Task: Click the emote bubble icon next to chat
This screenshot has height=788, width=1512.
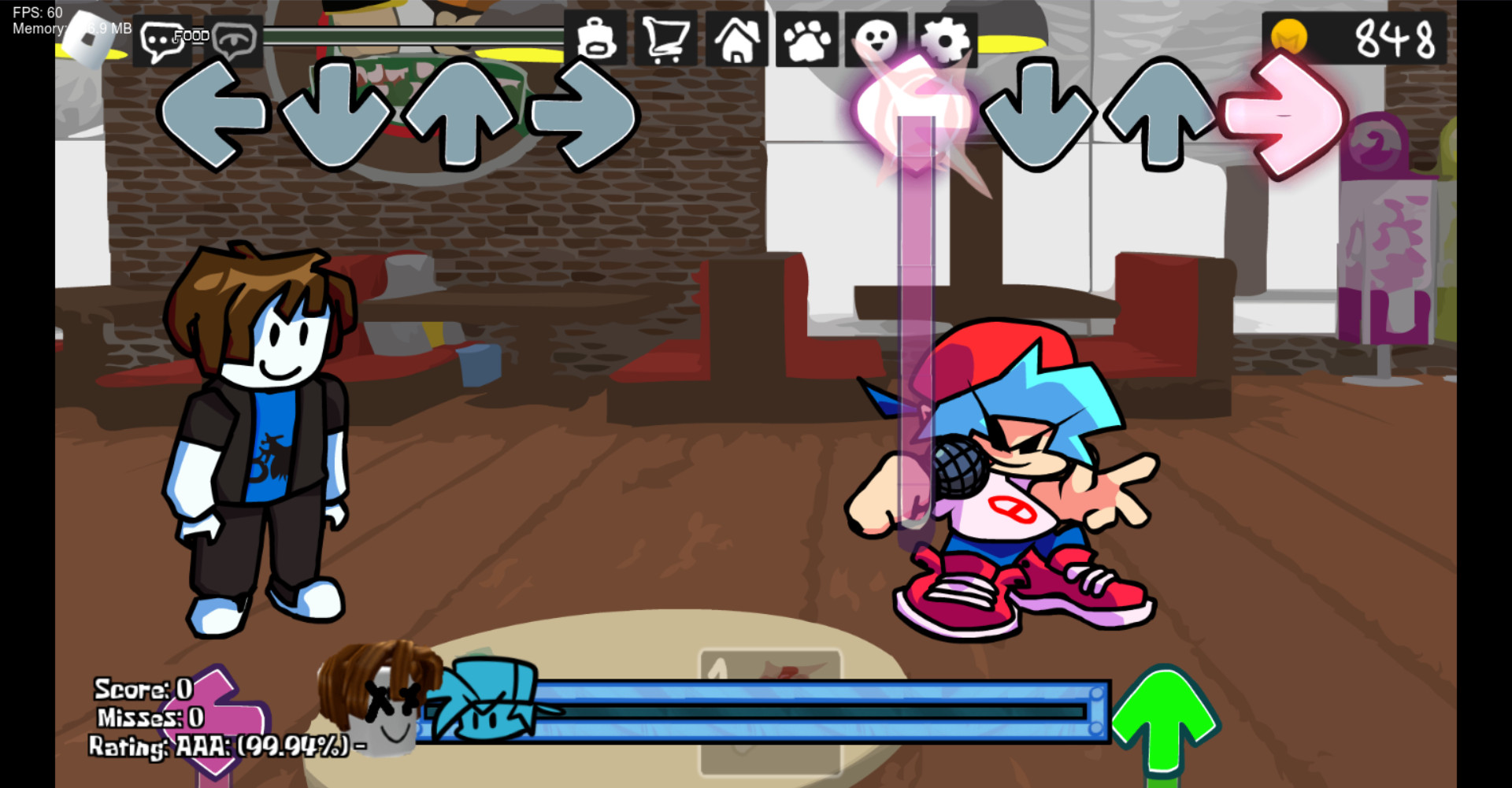Action: (231, 38)
